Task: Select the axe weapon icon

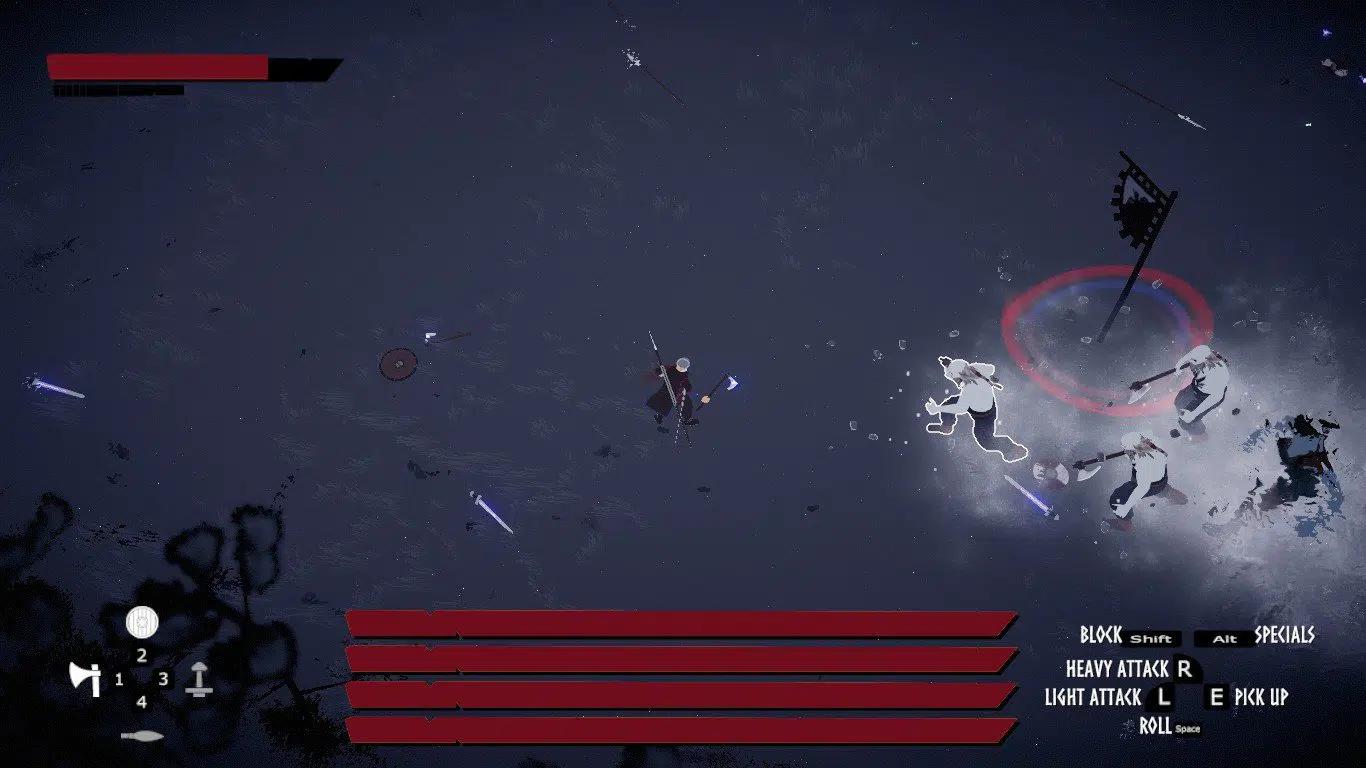Action: [x=85, y=679]
